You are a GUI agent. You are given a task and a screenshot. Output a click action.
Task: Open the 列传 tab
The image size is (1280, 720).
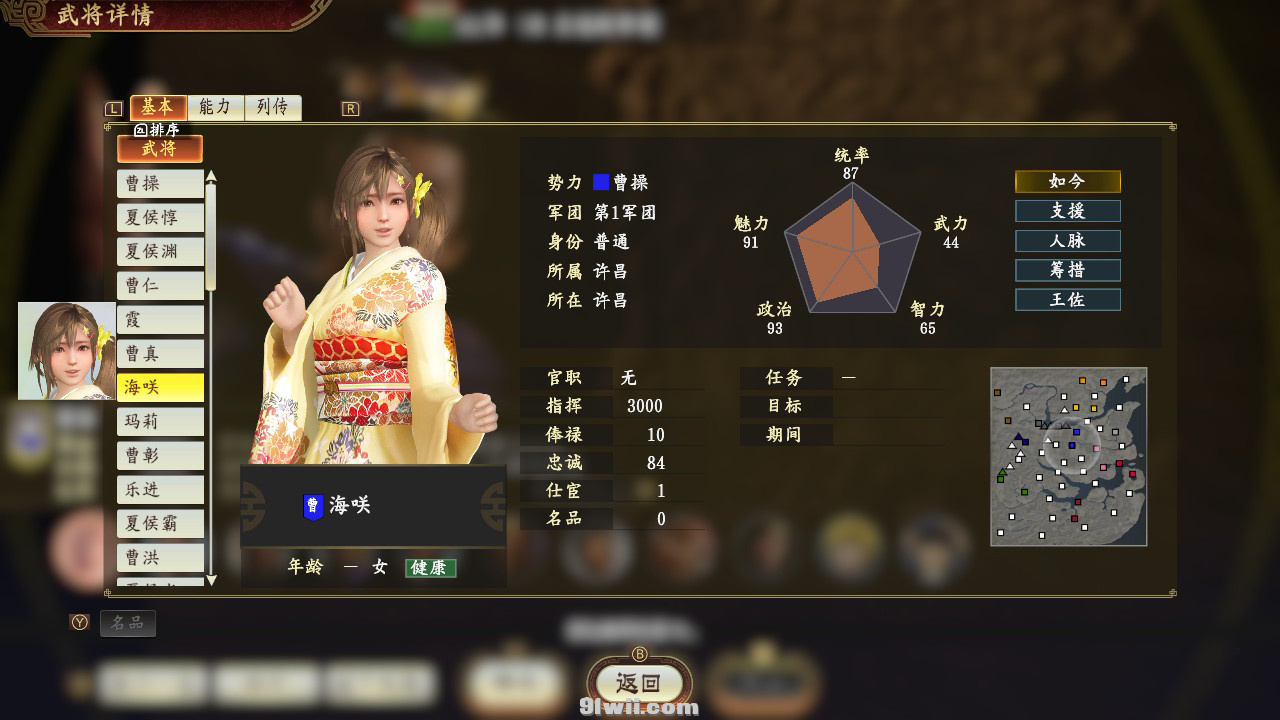pyautogui.click(x=273, y=107)
